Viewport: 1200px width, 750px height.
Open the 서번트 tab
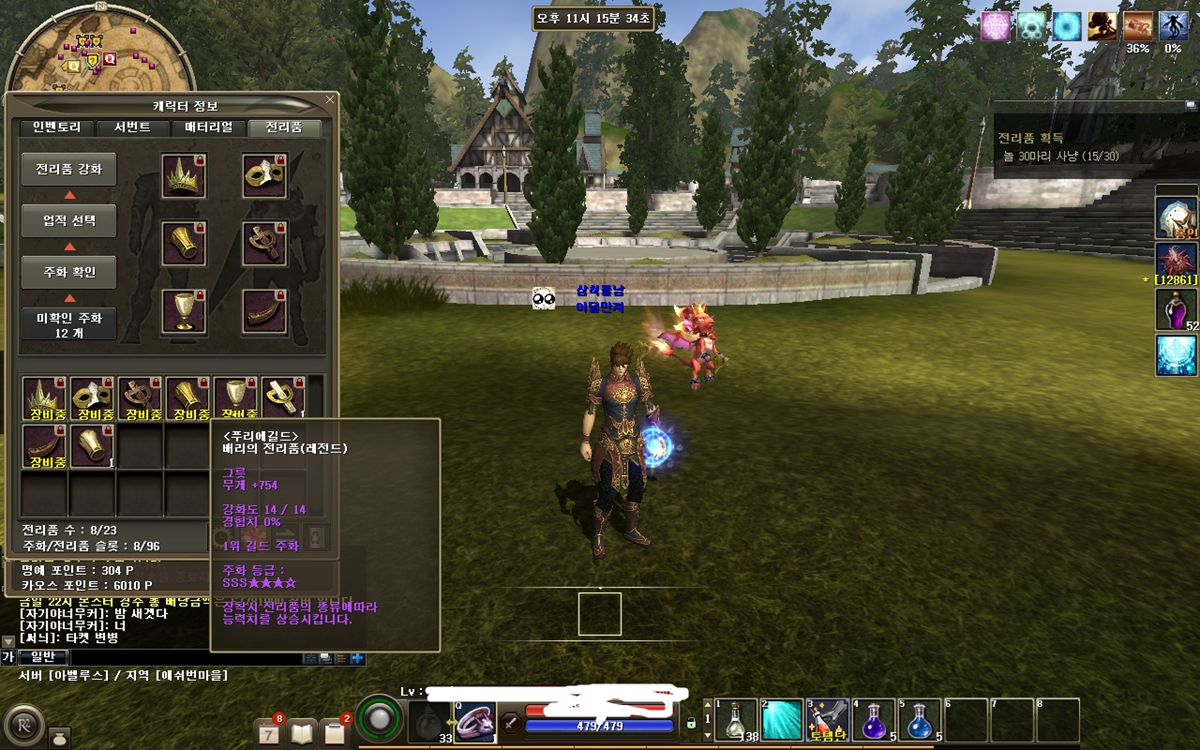tap(132, 128)
